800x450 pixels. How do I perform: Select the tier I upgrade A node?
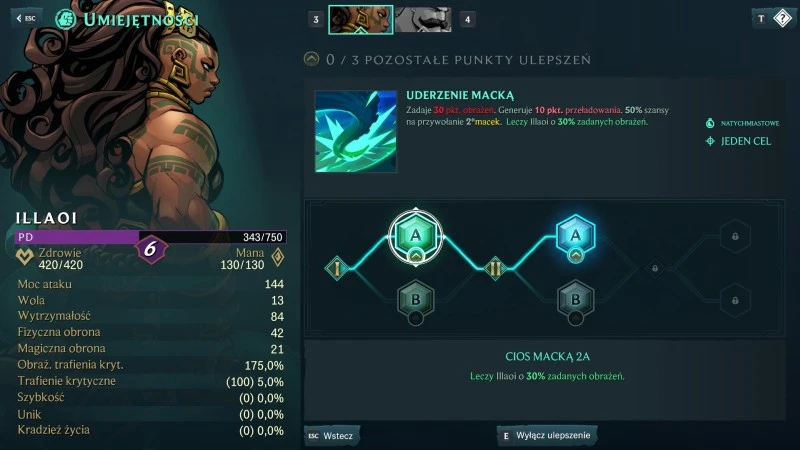pos(413,236)
